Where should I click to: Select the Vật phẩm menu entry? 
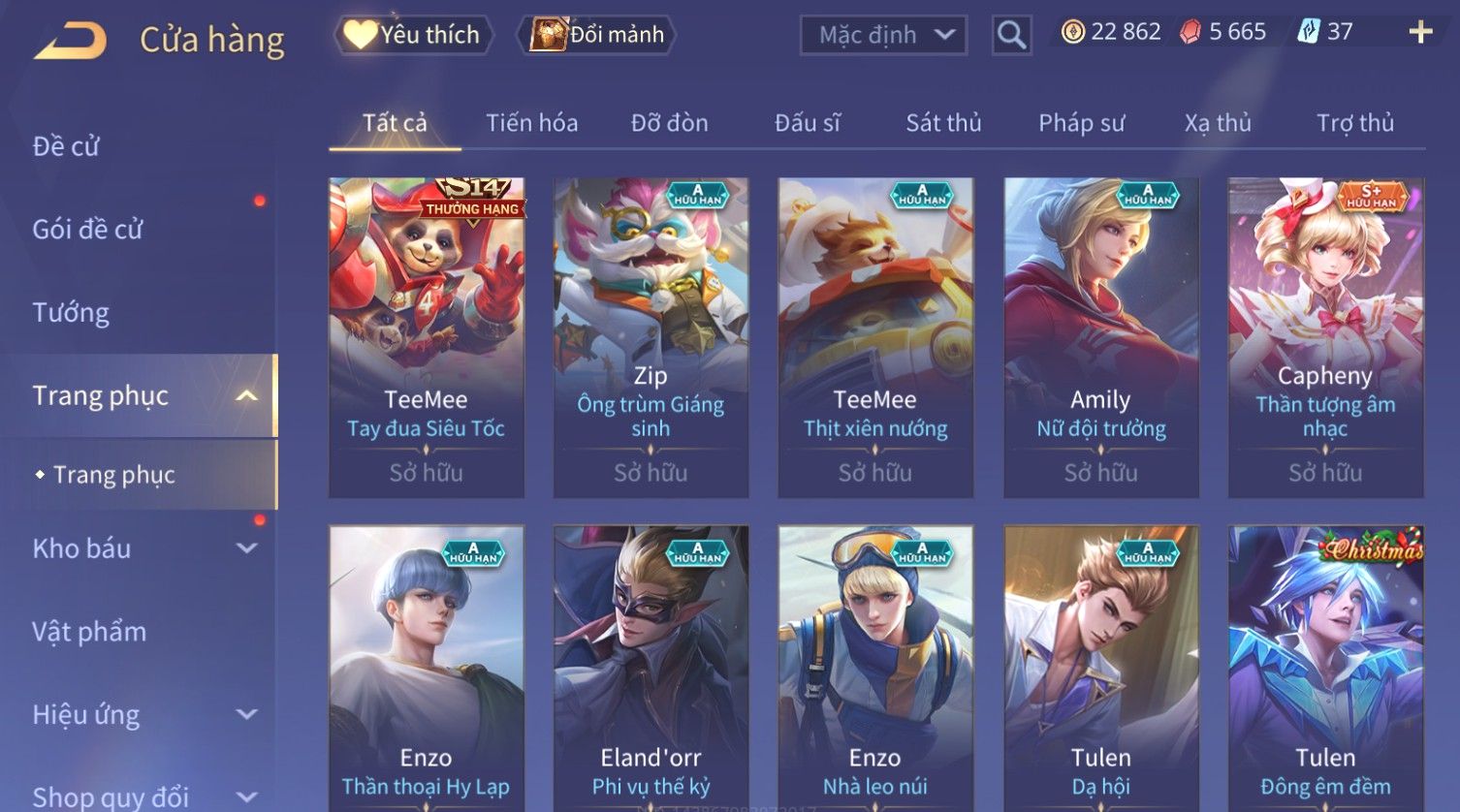click(89, 632)
